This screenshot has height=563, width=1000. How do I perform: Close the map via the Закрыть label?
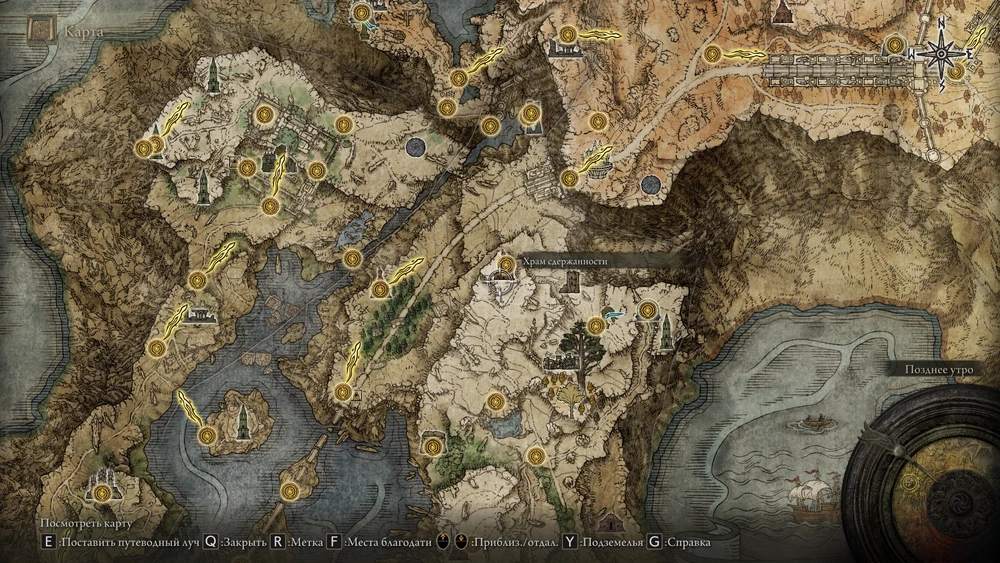[240, 543]
